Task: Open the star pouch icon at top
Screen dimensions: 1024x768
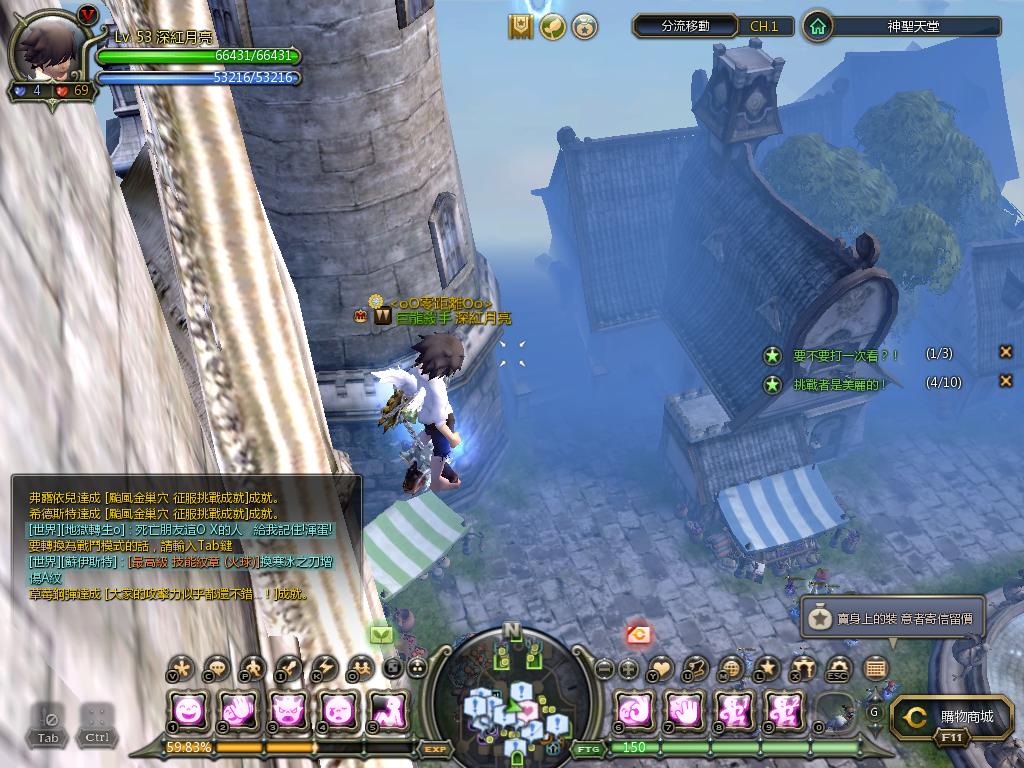Action: [x=584, y=27]
